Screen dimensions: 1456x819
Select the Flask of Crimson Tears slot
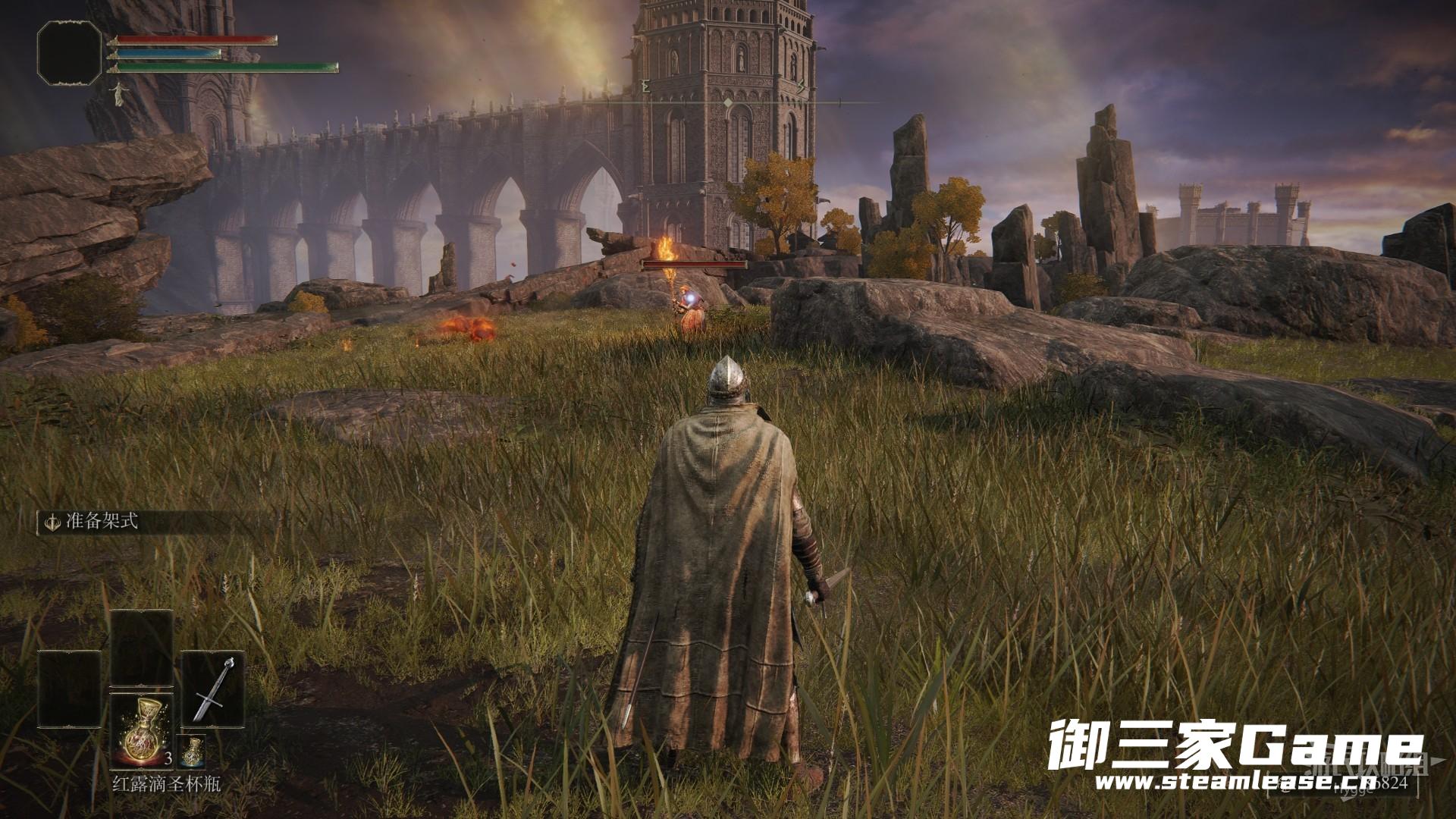coord(142,731)
